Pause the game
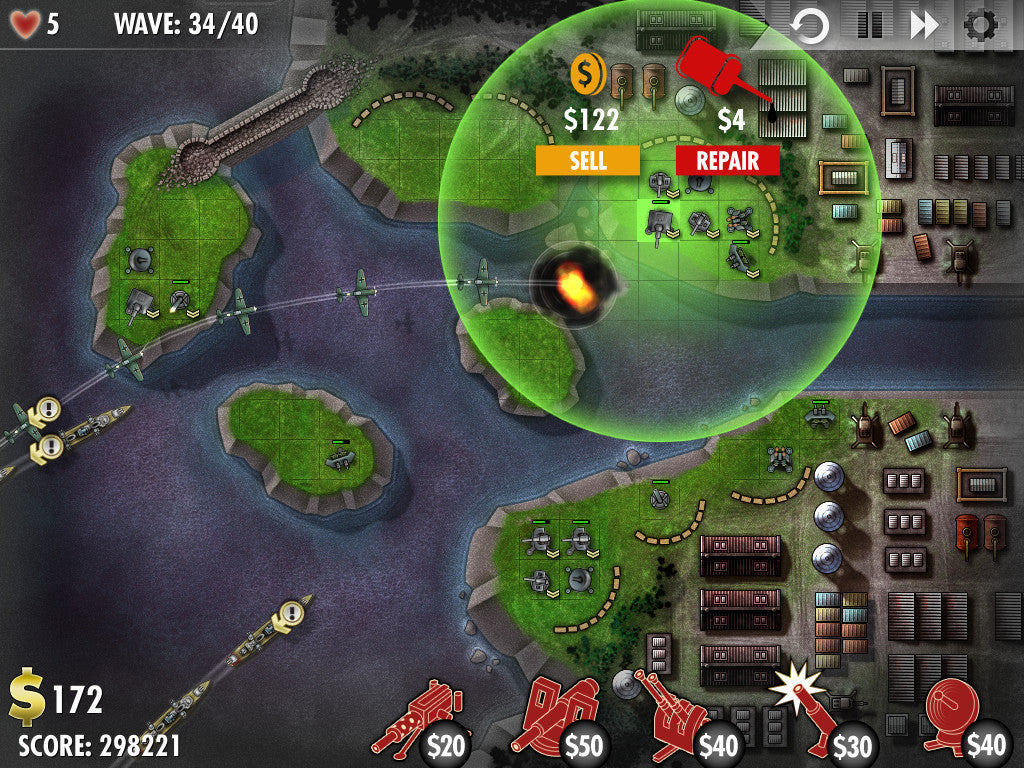This screenshot has width=1024, height=768. pyautogui.click(x=869, y=25)
